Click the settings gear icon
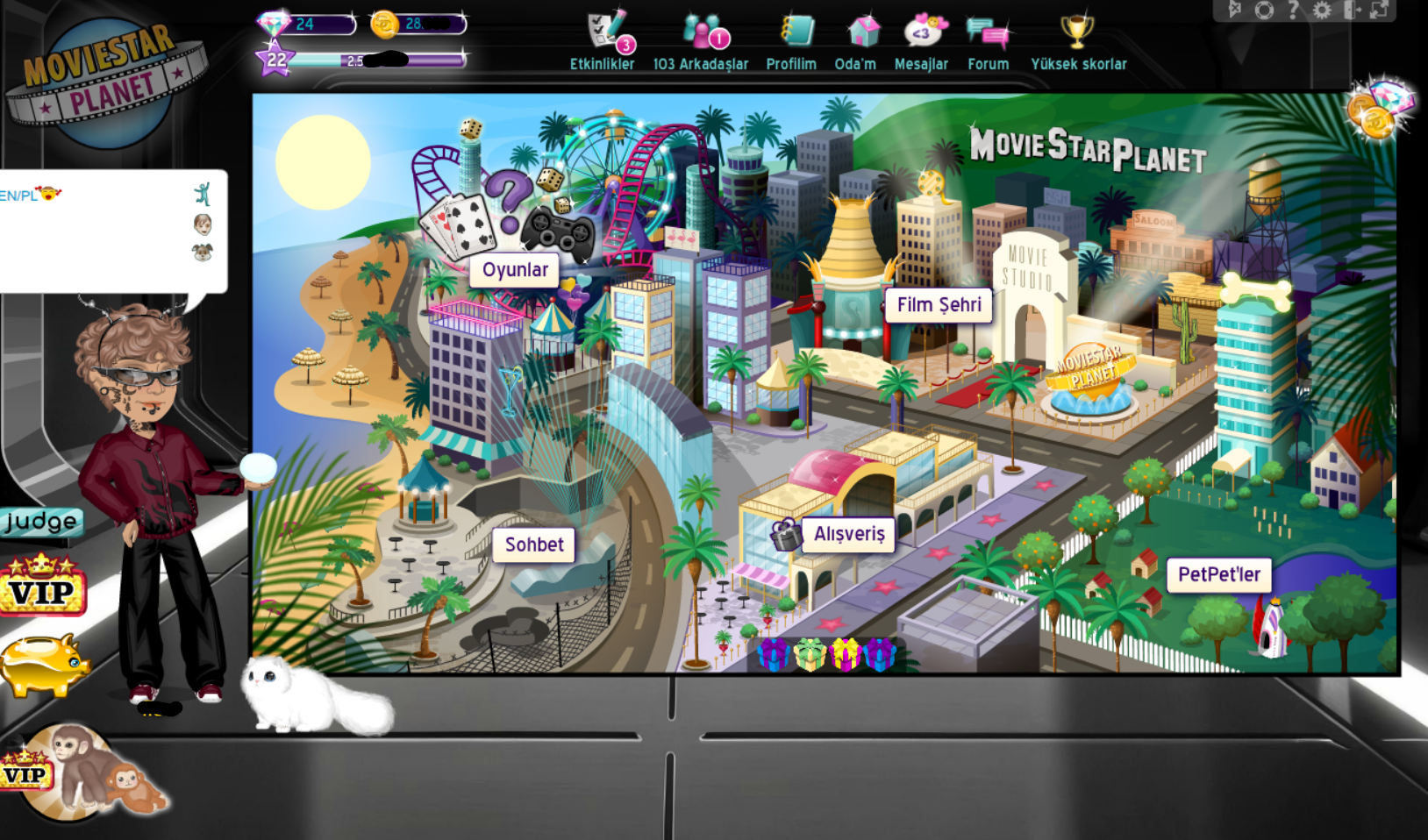1428x840 pixels. 1322,11
